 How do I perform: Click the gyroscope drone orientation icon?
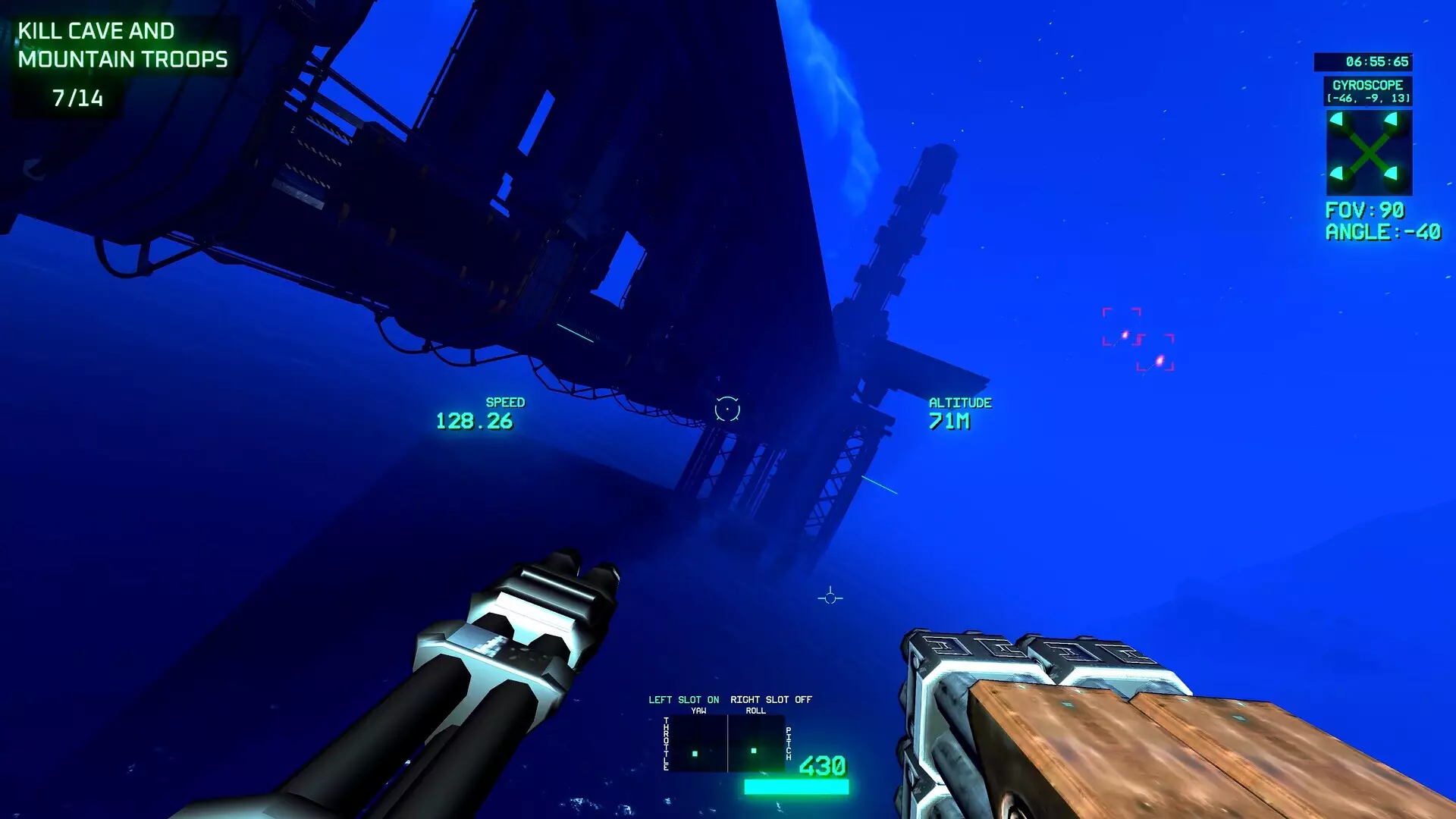pos(1369,153)
